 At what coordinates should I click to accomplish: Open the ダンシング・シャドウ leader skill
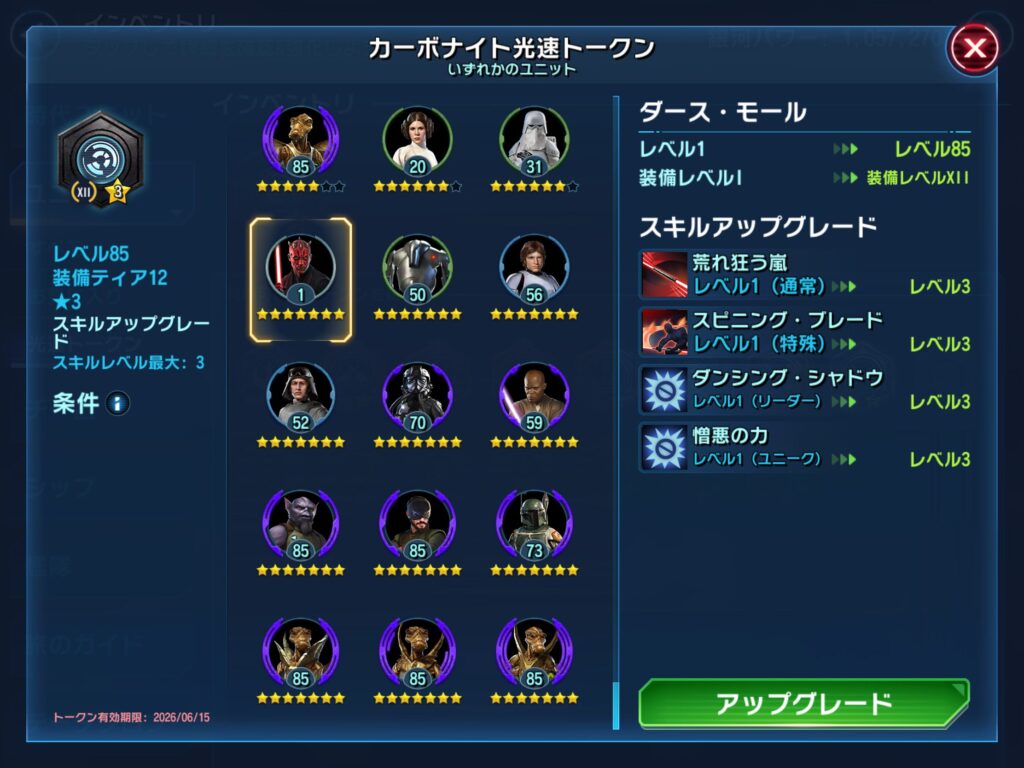[662, 389]
